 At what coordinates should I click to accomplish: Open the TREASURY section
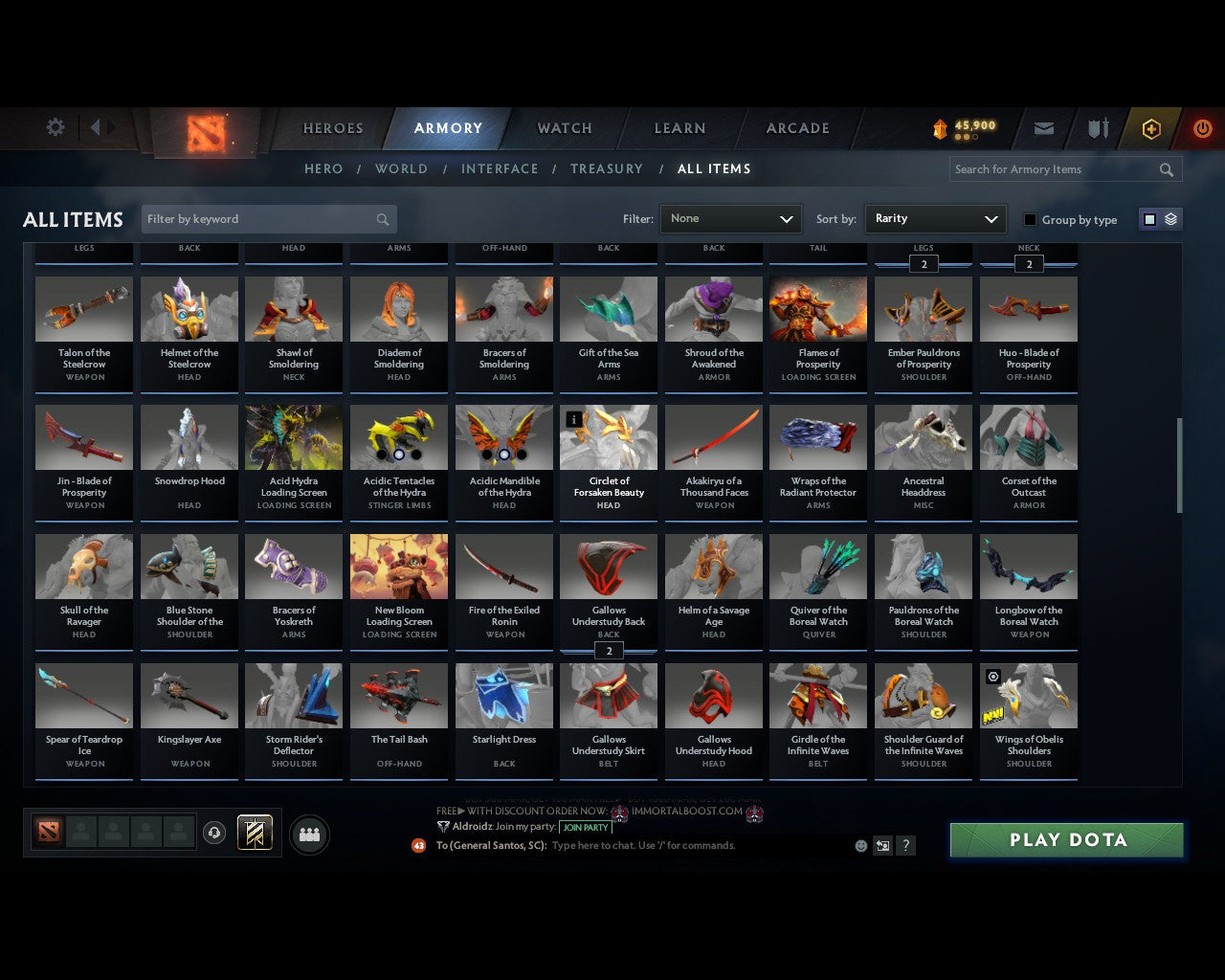click(x=606, y=168)
